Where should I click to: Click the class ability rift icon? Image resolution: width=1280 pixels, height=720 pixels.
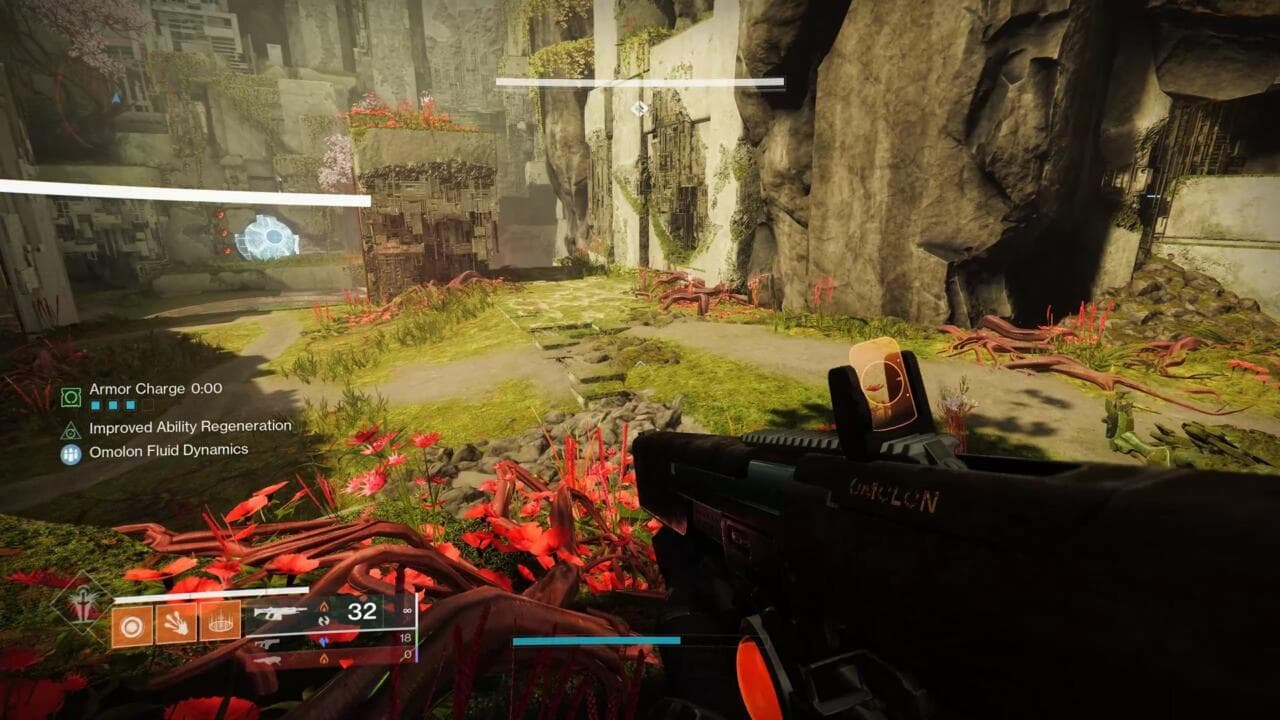coord(222,622)
